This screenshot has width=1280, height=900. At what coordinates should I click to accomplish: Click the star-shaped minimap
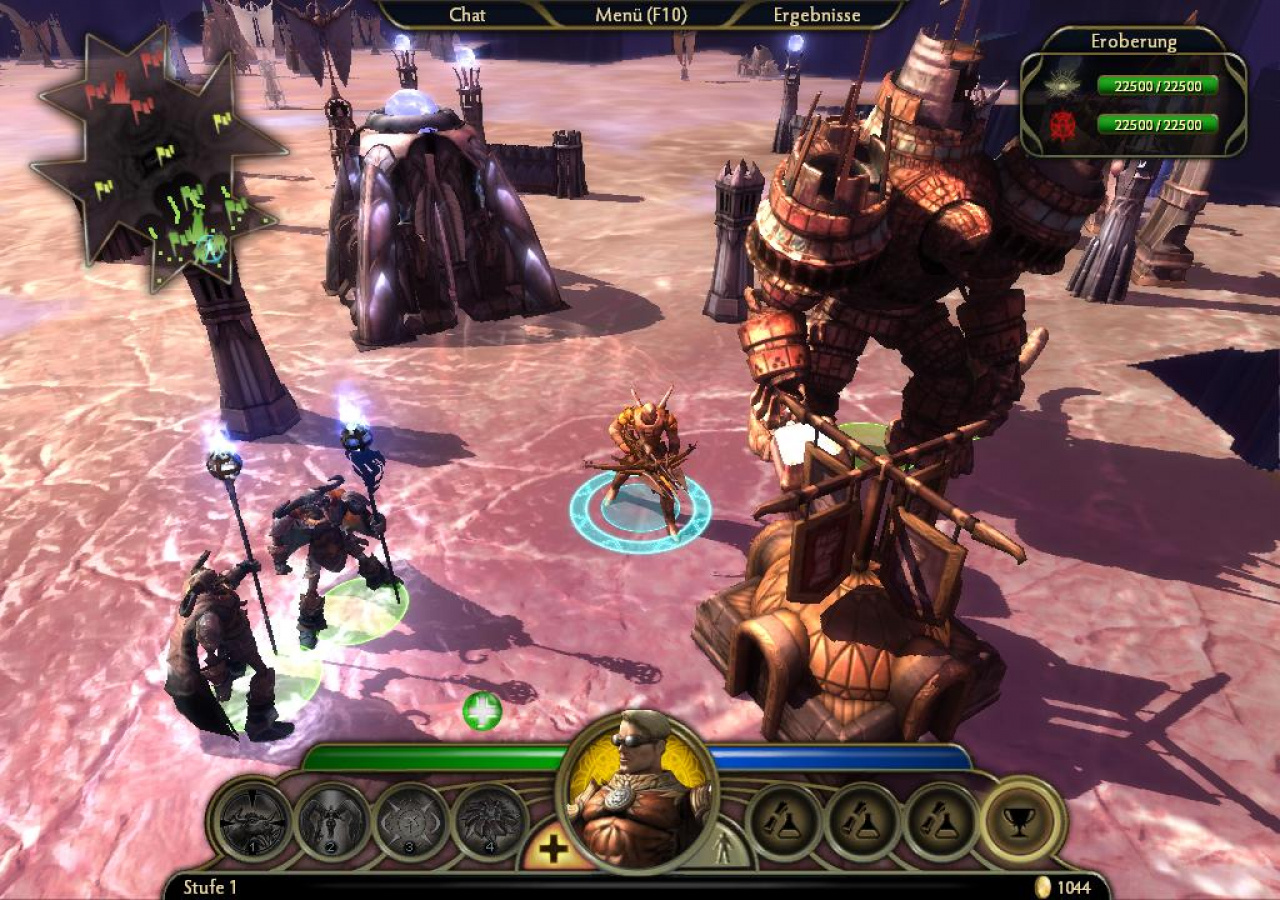point(160,160)
